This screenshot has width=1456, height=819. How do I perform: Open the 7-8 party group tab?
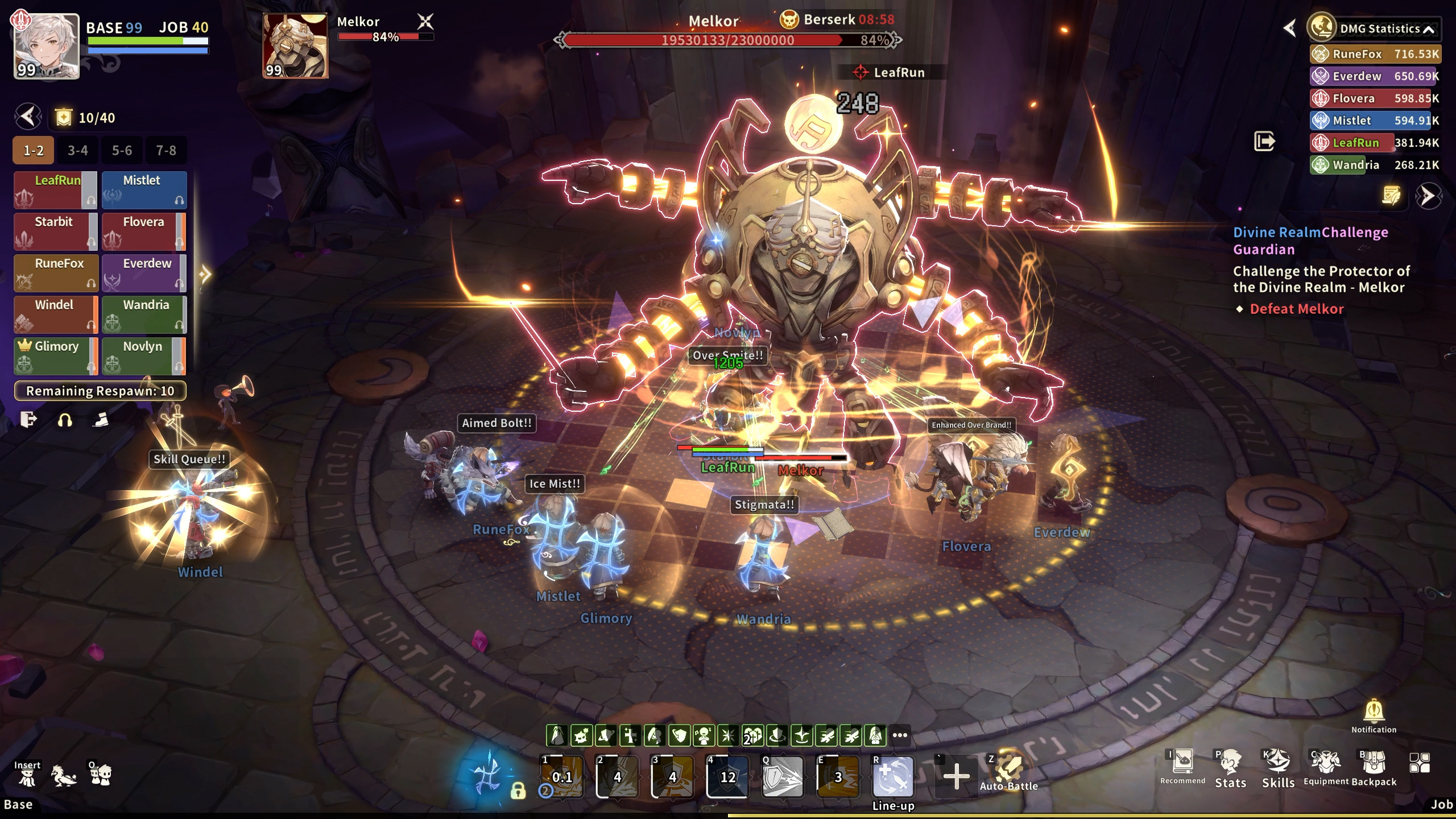[166, 151]
